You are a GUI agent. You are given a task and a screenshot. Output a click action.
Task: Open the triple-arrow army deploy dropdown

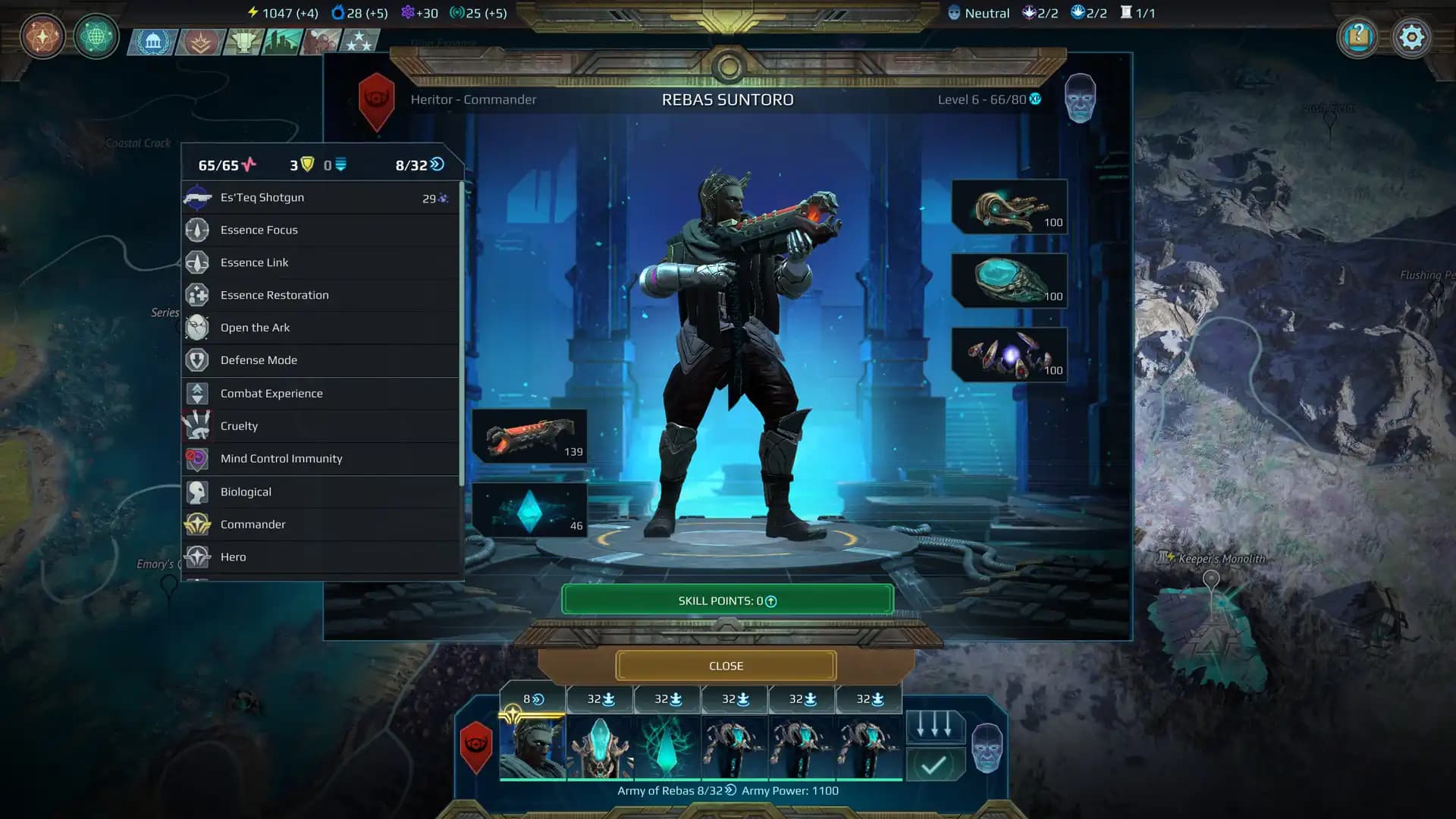point(934,726)
